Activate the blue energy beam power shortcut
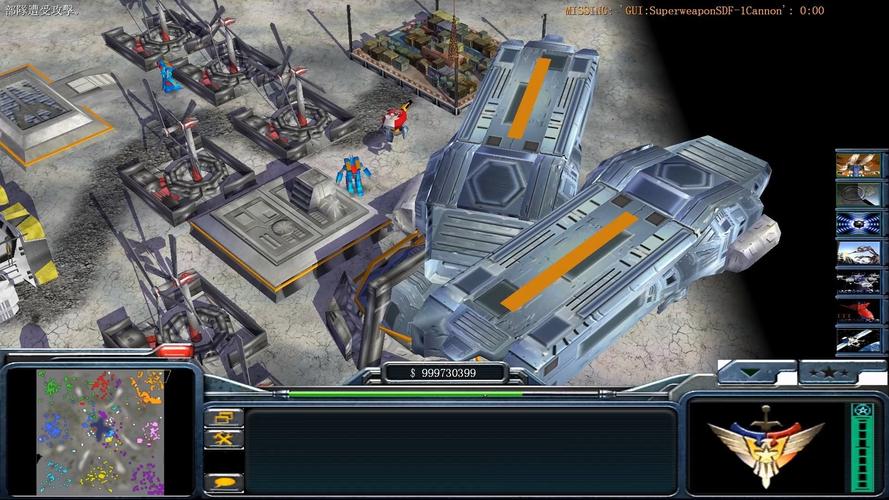This screenshot has width=889, height=500. pos(859,223)
